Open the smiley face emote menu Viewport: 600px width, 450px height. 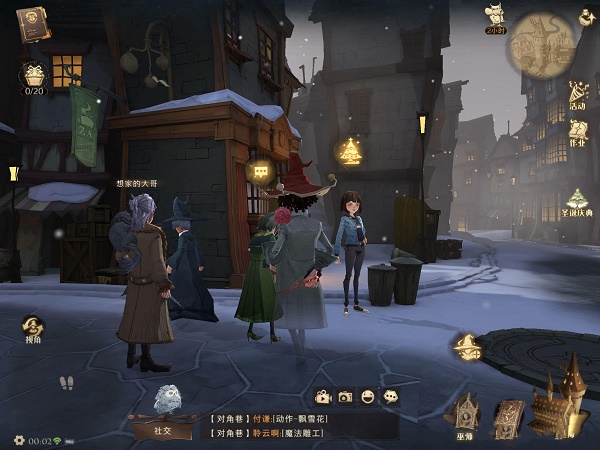coord(368,397)
